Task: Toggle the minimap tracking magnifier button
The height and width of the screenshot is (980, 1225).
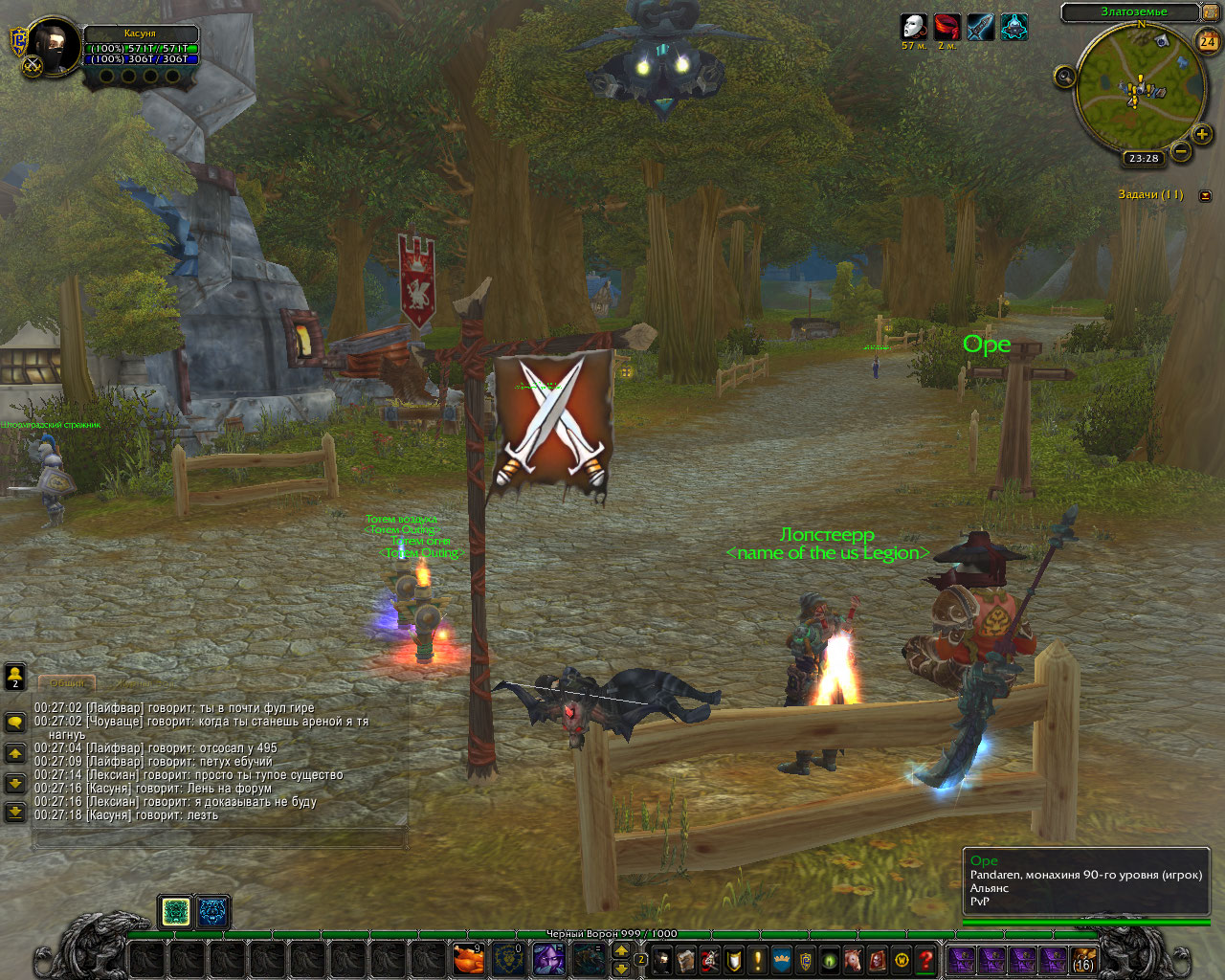Action: coord(1064,77)
